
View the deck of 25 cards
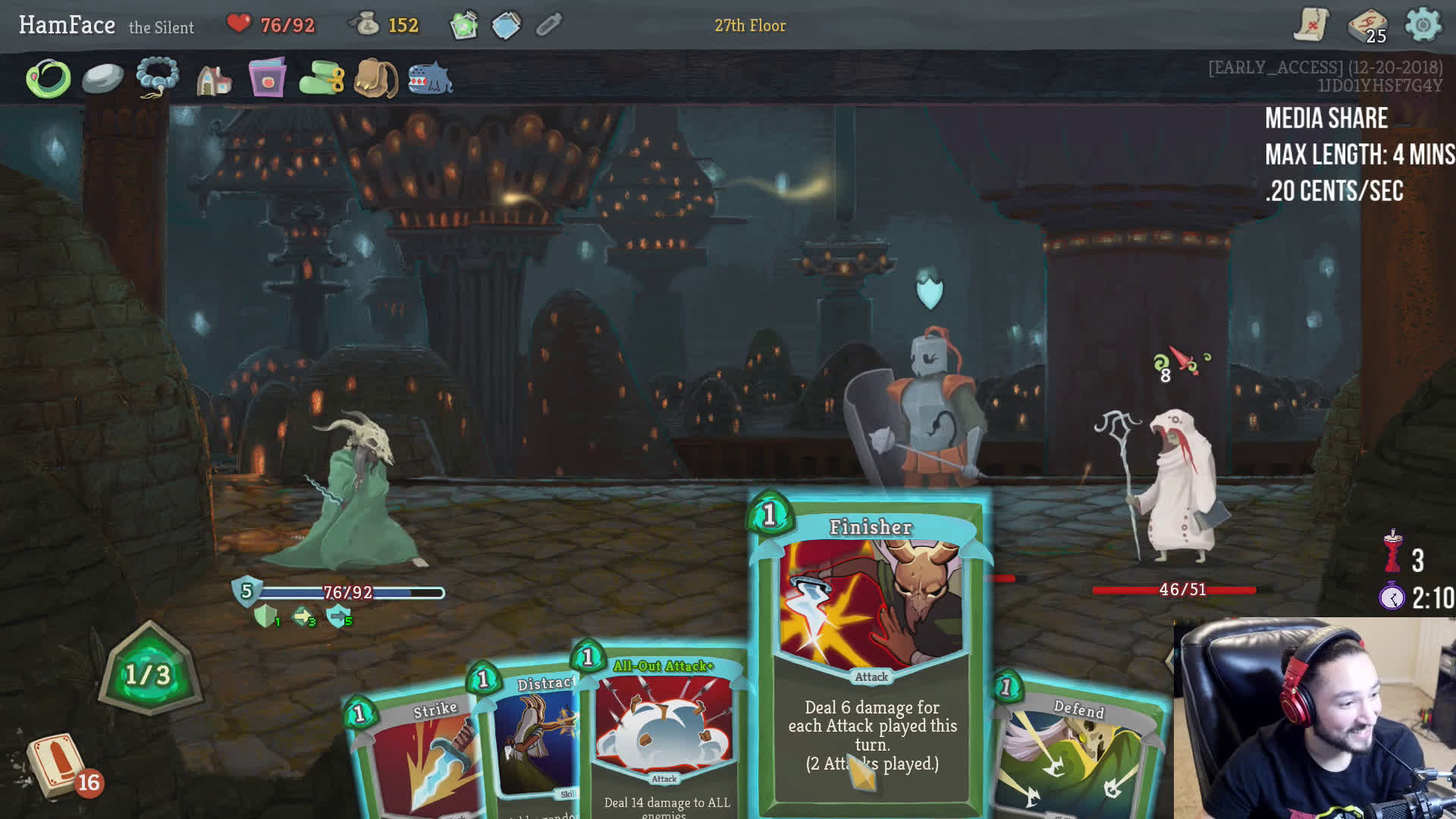coord(1367,27)
